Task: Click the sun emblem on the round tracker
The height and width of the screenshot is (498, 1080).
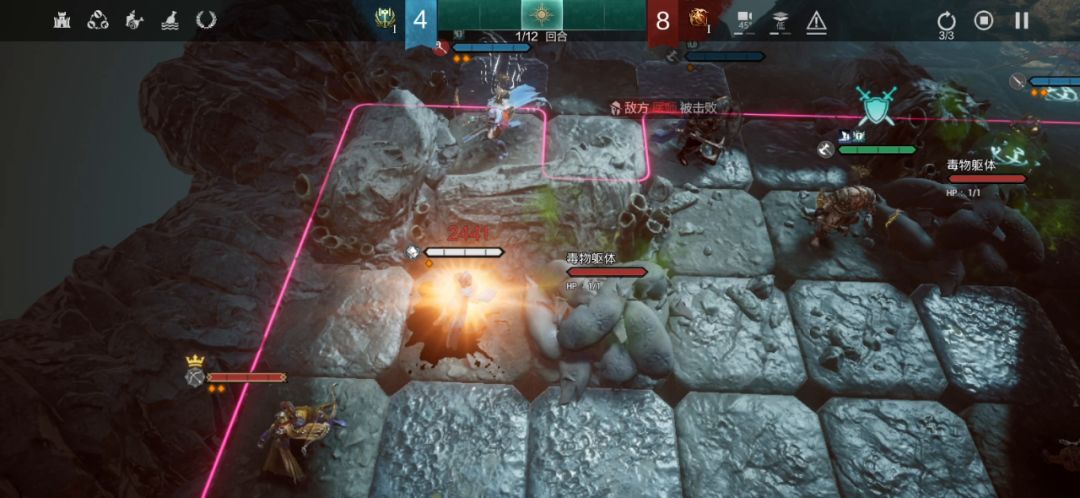Action: click(541, 16)
